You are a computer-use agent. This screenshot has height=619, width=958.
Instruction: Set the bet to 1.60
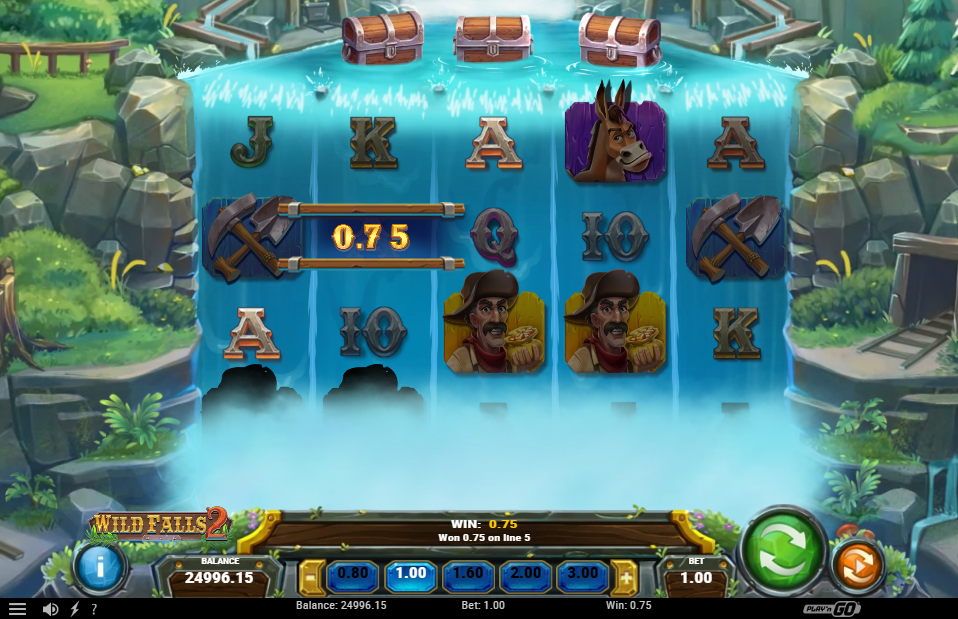click(469, 574)
